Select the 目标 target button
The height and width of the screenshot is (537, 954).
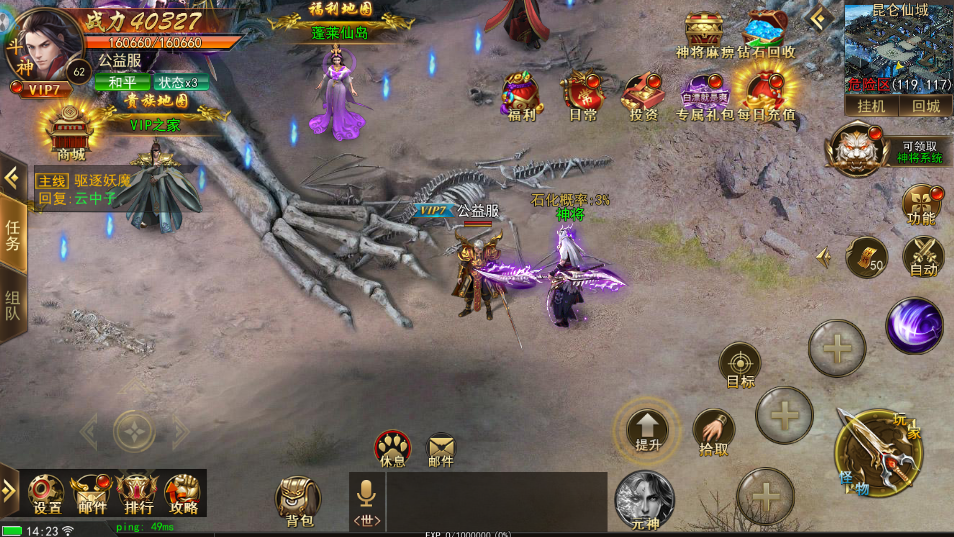point(740,364)
